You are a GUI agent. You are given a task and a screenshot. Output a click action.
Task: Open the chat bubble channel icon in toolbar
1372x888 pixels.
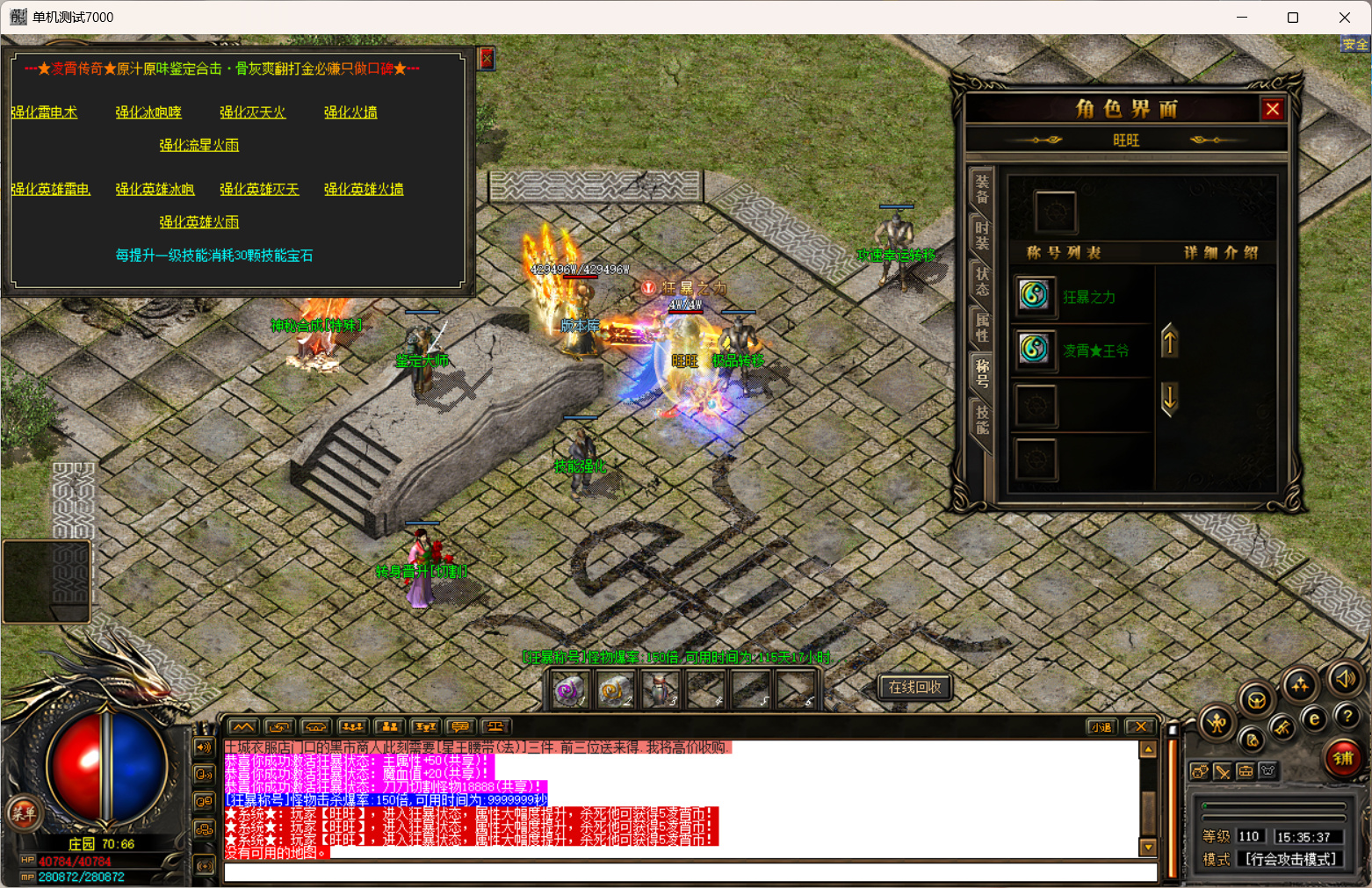(x=459, y=726)
